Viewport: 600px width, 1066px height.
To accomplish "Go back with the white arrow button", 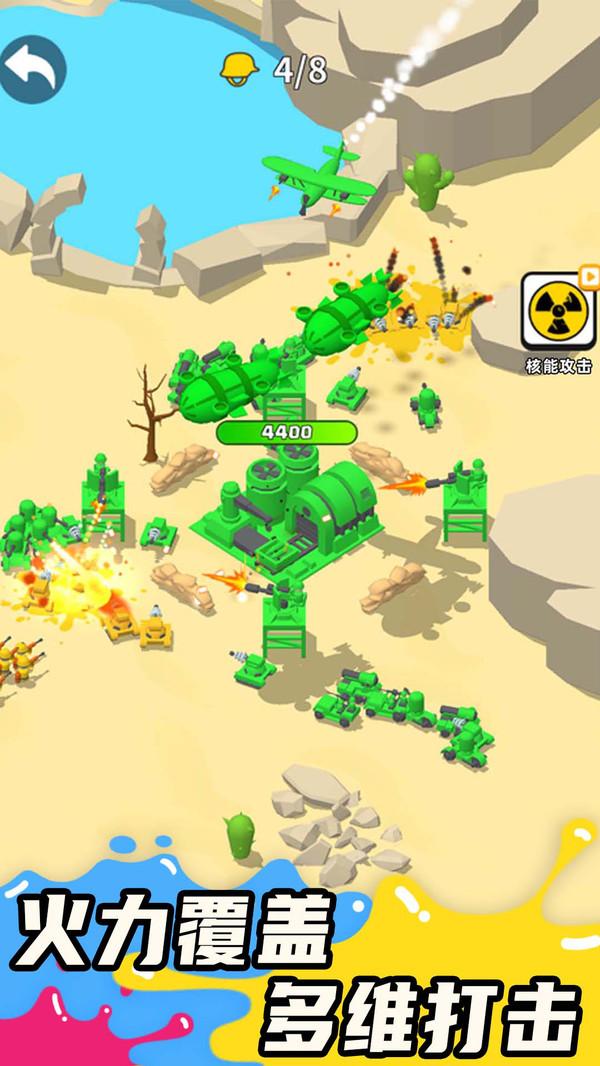I will tap(31, 69).
